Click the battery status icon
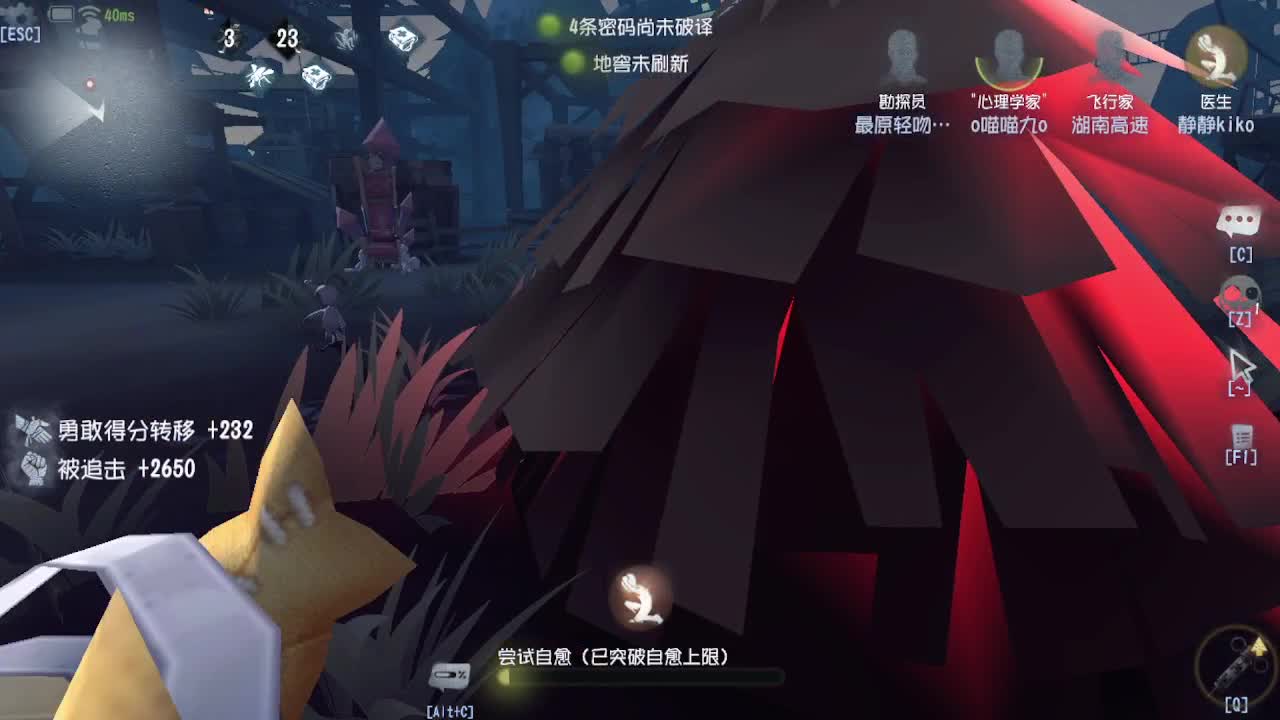1280x720 pixels. (x=61, y=13)
